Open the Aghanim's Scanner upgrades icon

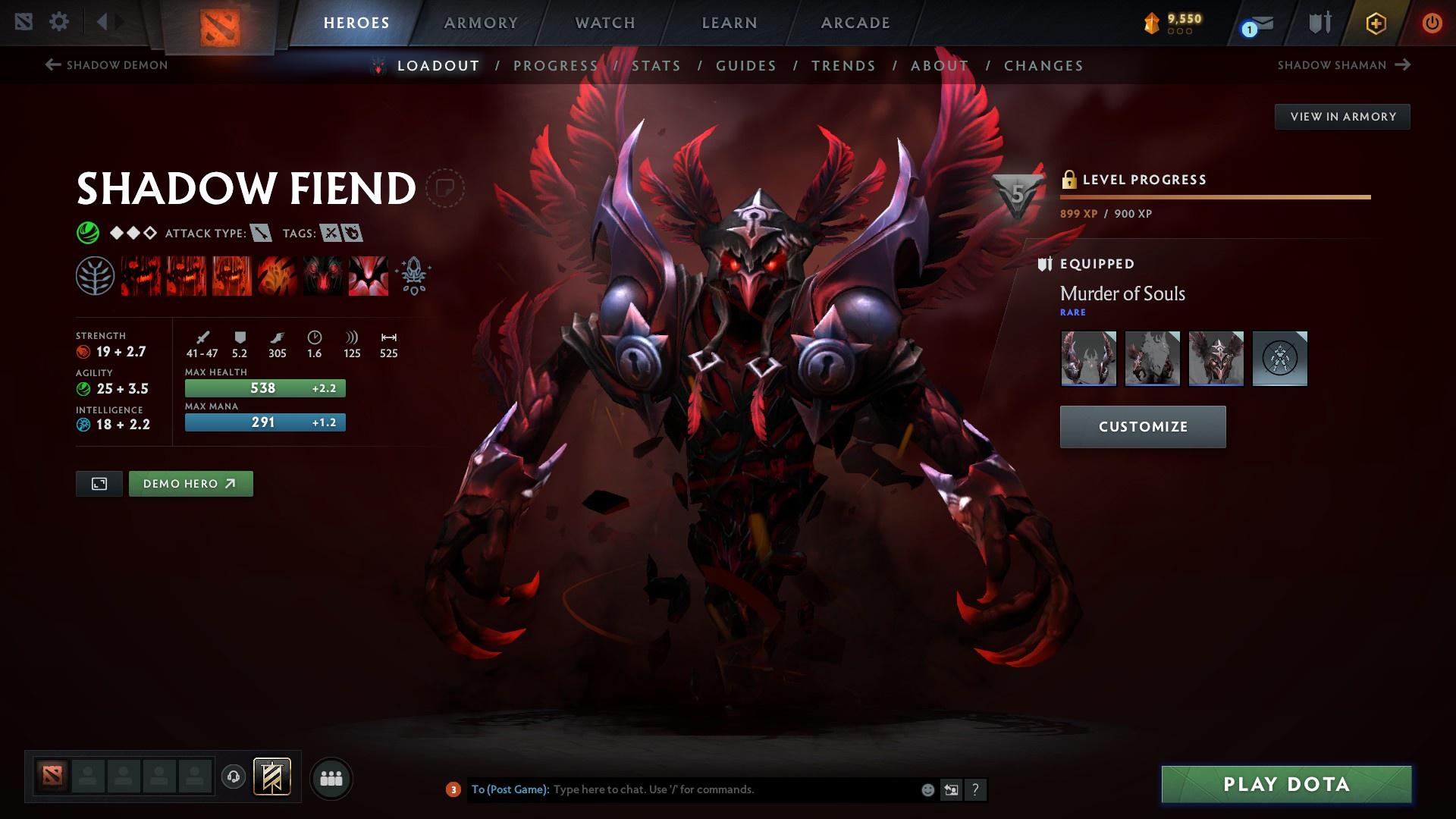click(412, 275)
